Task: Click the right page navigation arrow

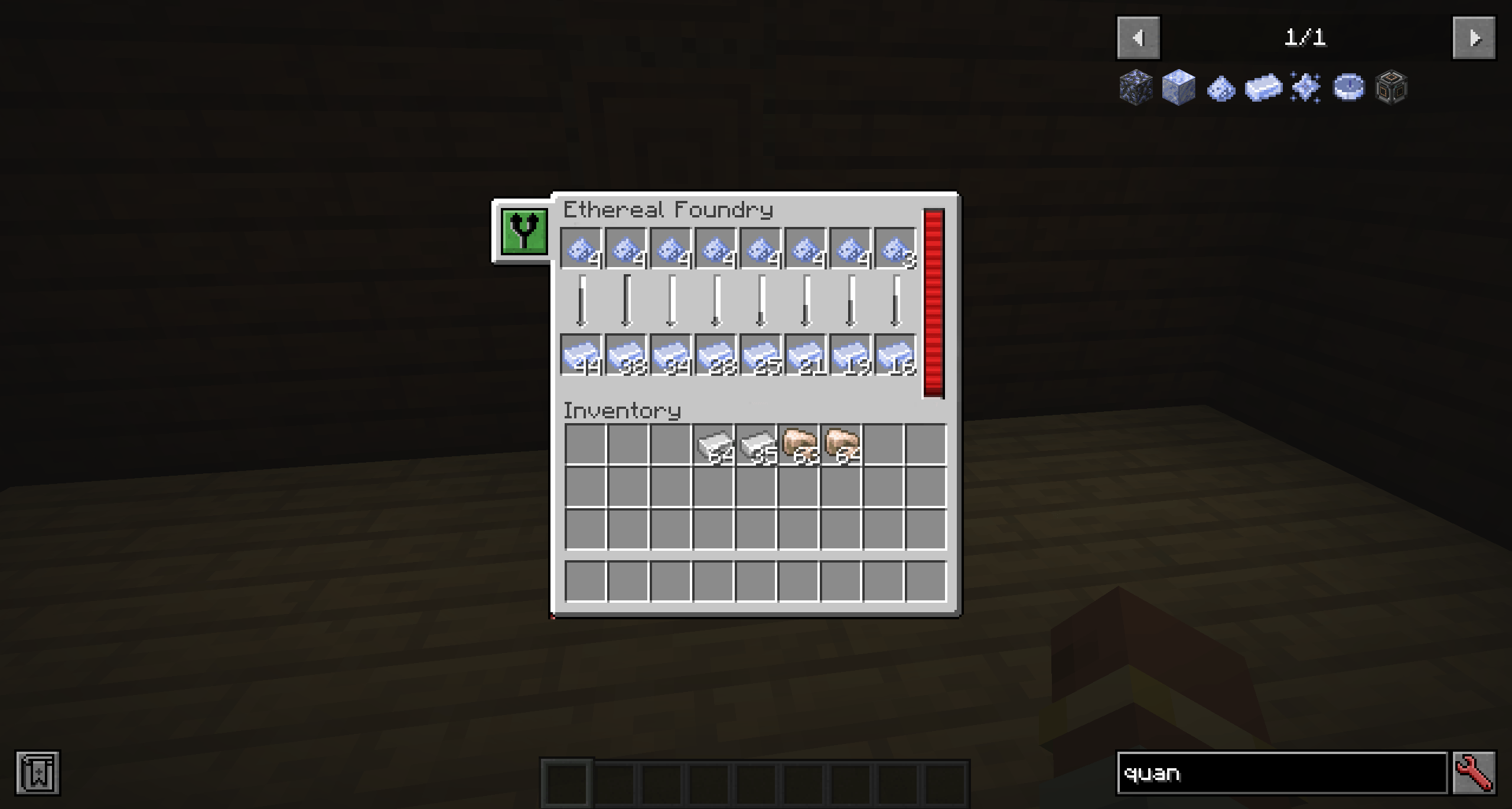Action: pyautogui.click(x=1473, y=37)
